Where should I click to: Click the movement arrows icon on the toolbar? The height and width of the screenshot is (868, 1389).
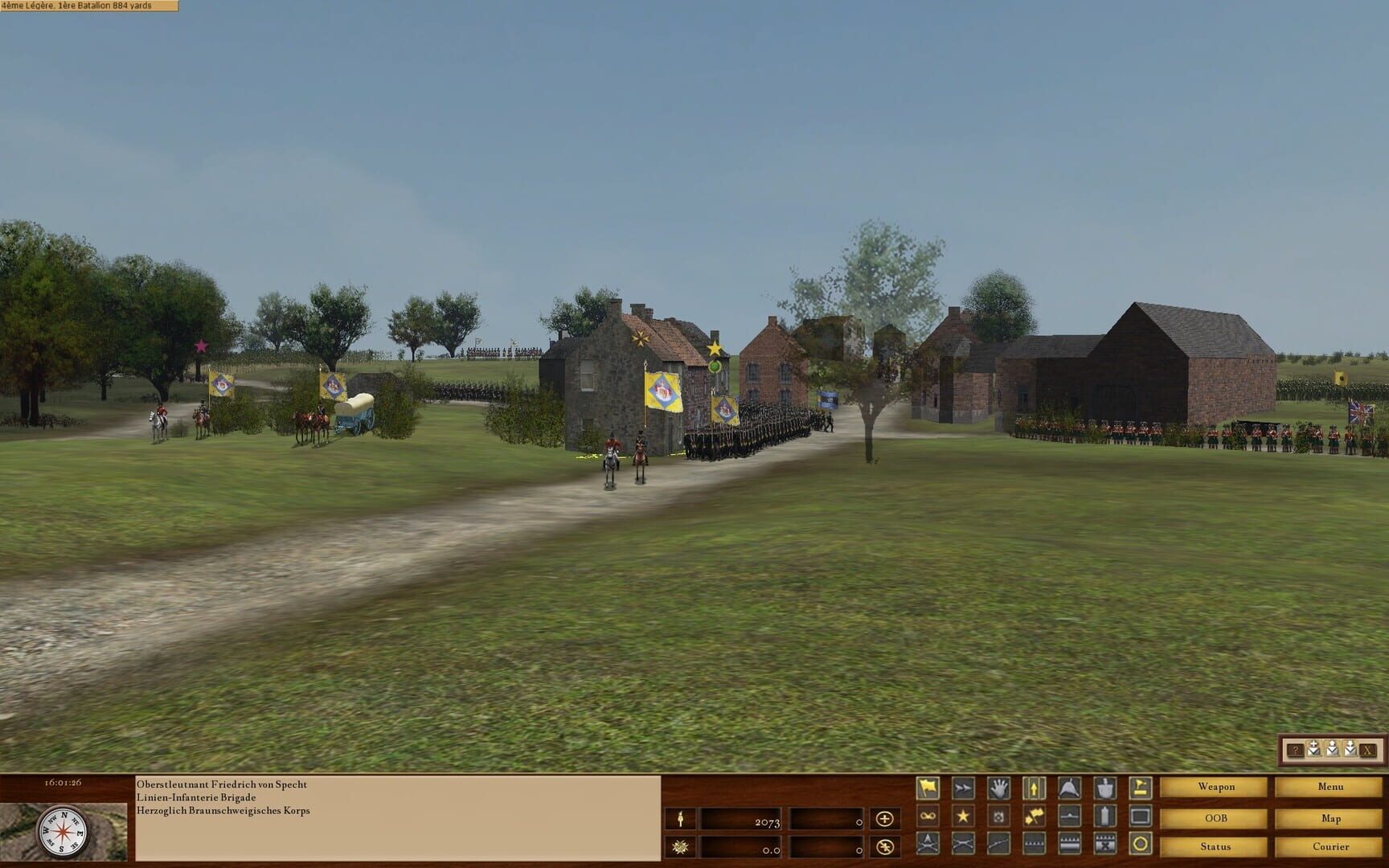[963, 788]
